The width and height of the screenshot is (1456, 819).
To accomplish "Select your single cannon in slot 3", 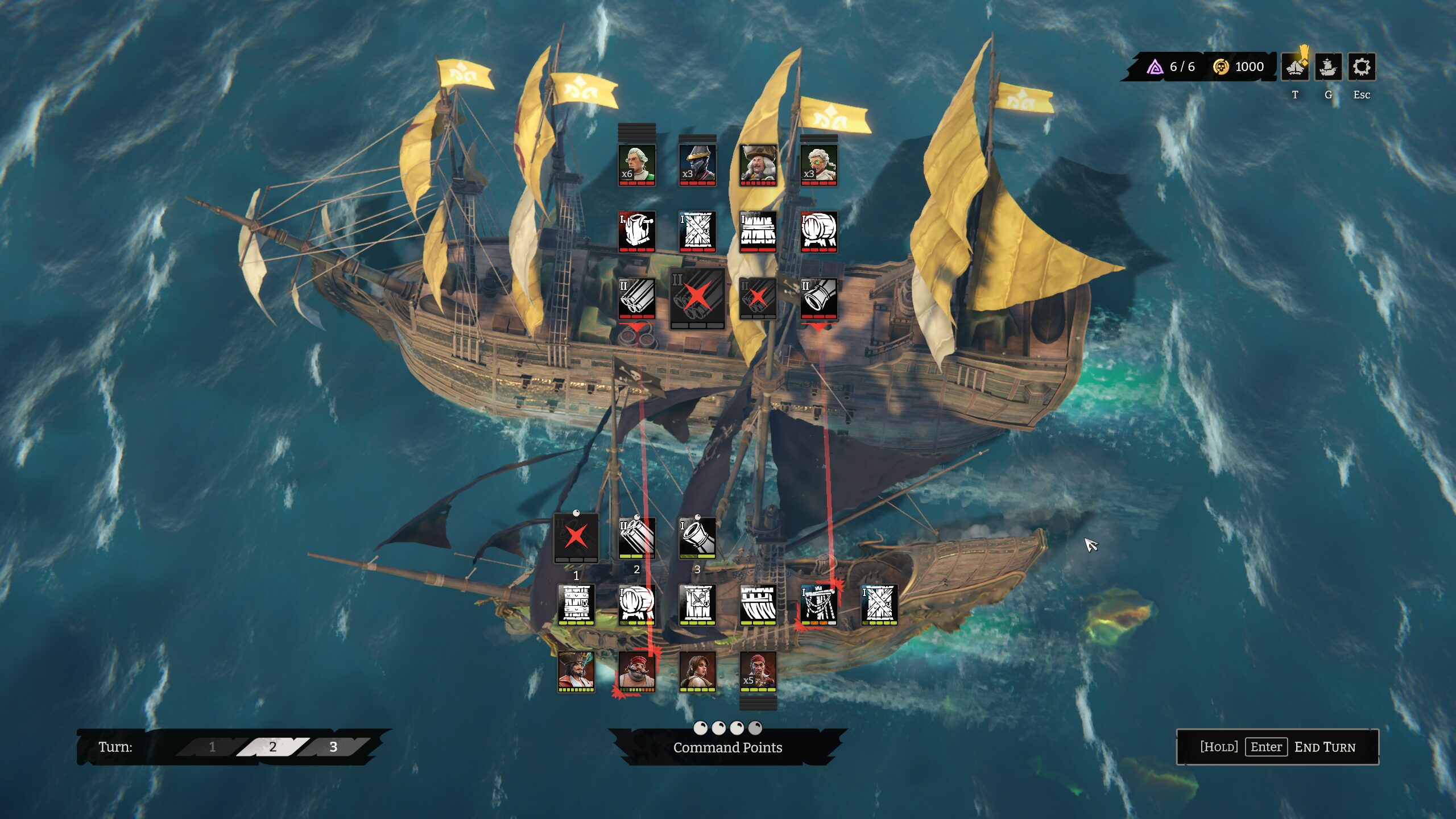I will (697, 537).
